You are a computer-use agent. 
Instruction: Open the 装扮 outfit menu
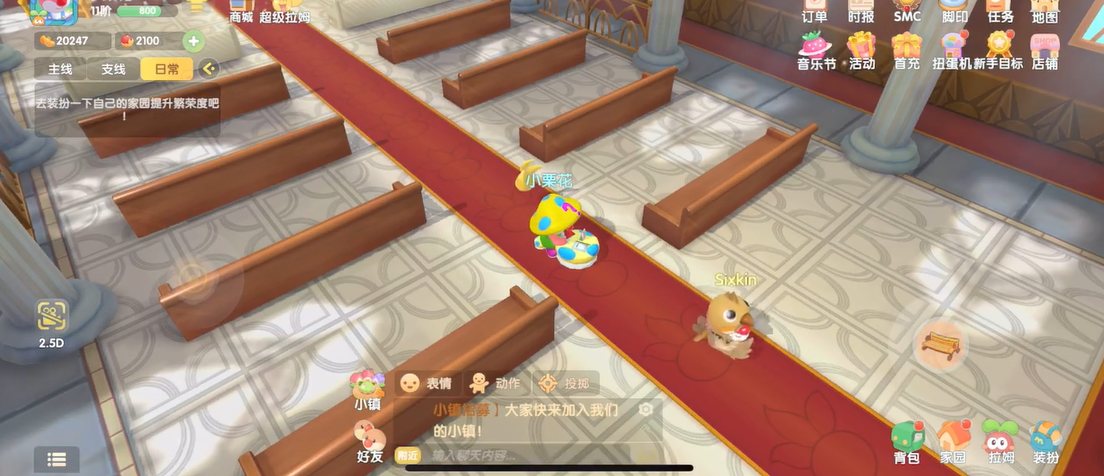pyautogui.click(x=1045, y=440)
